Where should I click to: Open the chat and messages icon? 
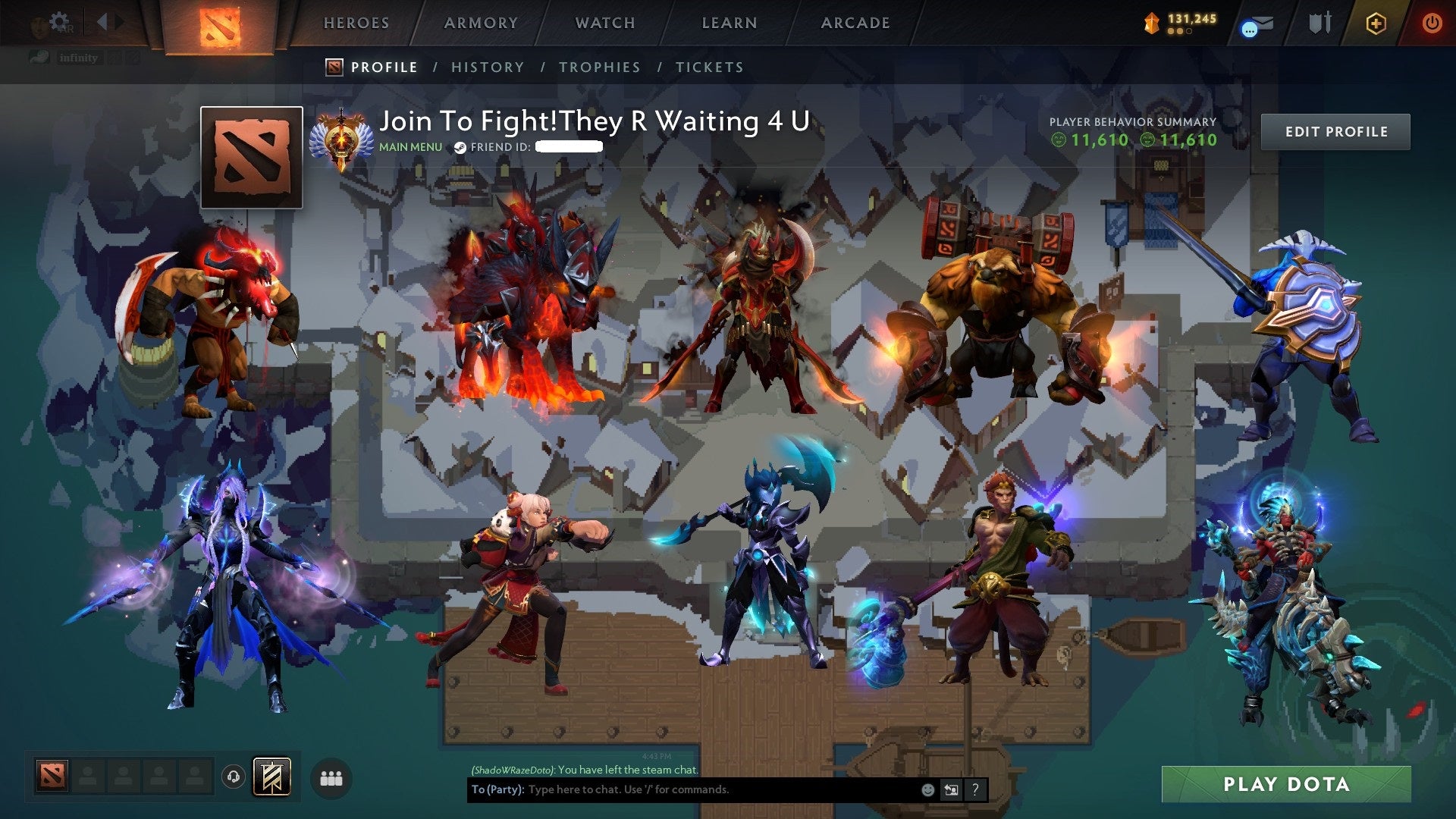[1255, 24]
